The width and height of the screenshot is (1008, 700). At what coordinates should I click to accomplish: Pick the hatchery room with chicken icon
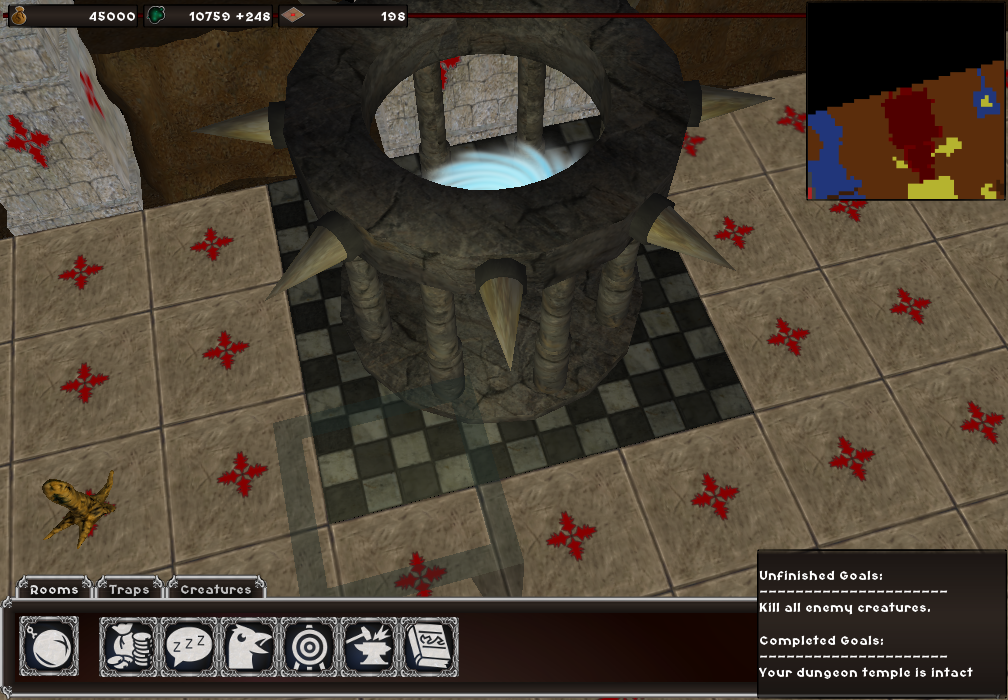[250, 646]
